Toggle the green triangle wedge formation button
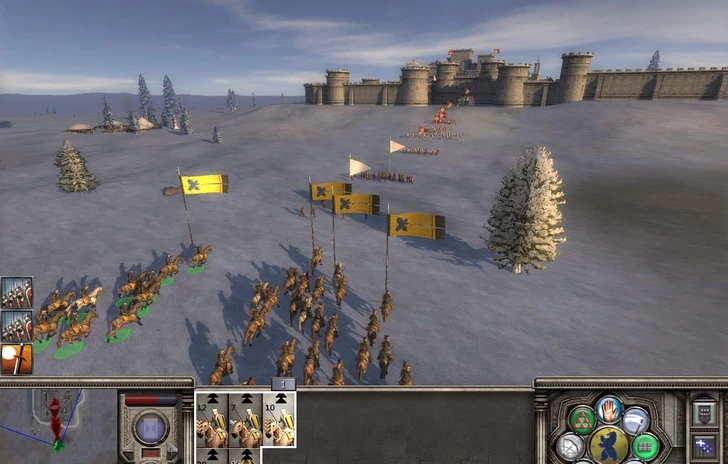 (x=581, y=420)
